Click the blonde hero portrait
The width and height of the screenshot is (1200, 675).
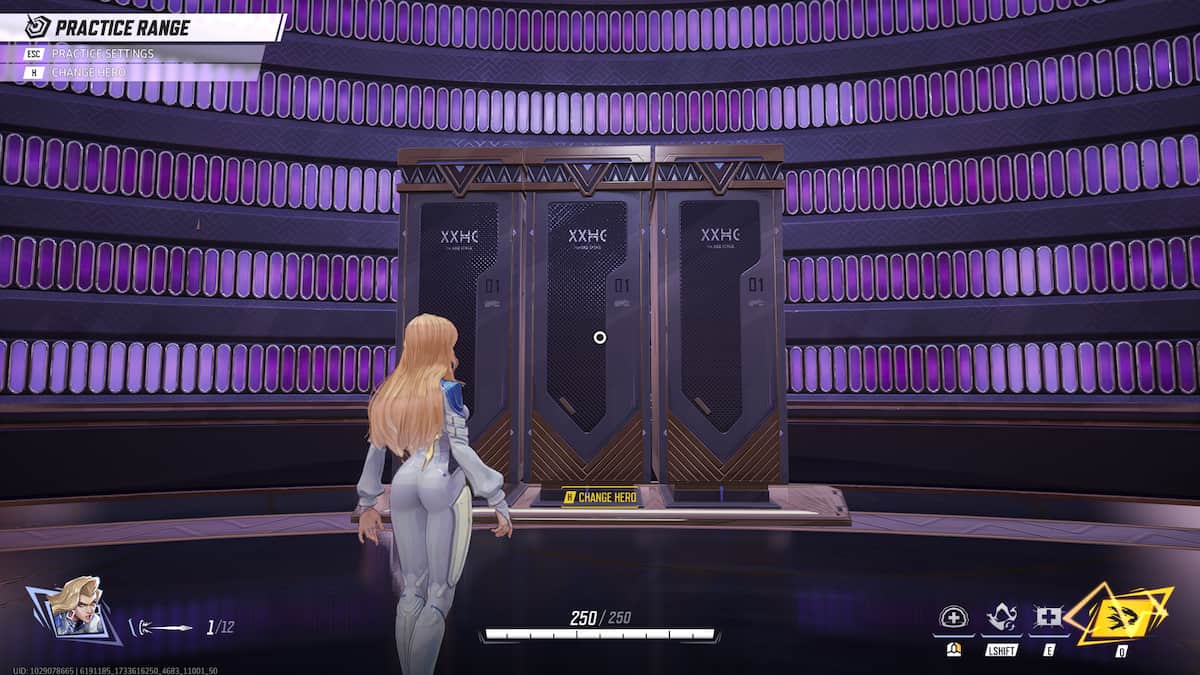click(x=77, y=606)
